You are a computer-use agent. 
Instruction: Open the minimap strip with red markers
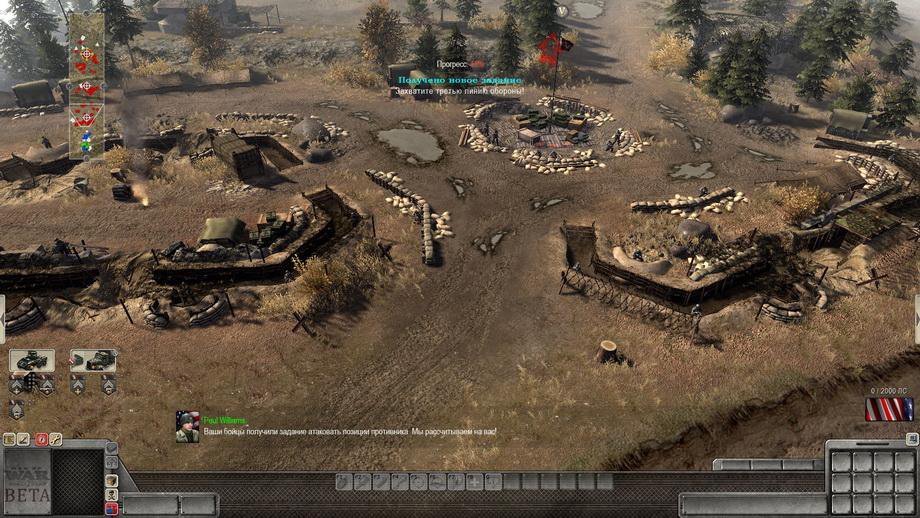pos(85,85)
